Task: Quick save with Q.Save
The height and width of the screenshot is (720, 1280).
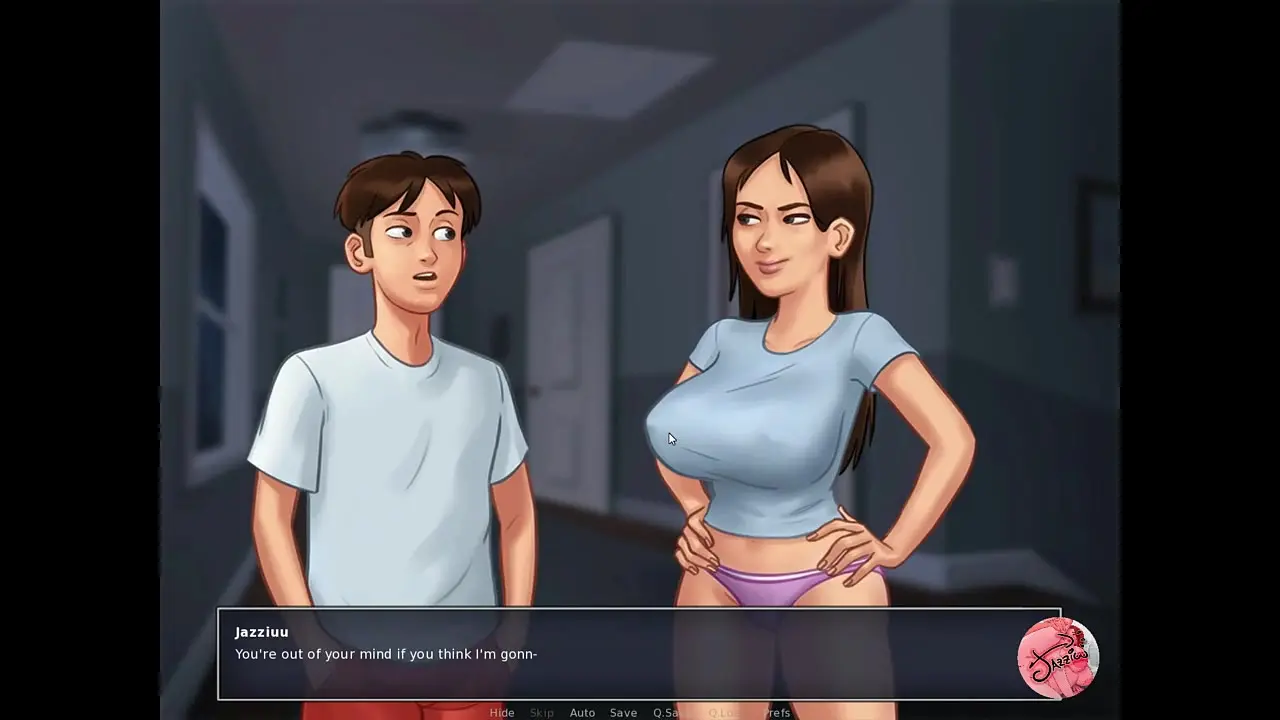Action: coord(669,713)
